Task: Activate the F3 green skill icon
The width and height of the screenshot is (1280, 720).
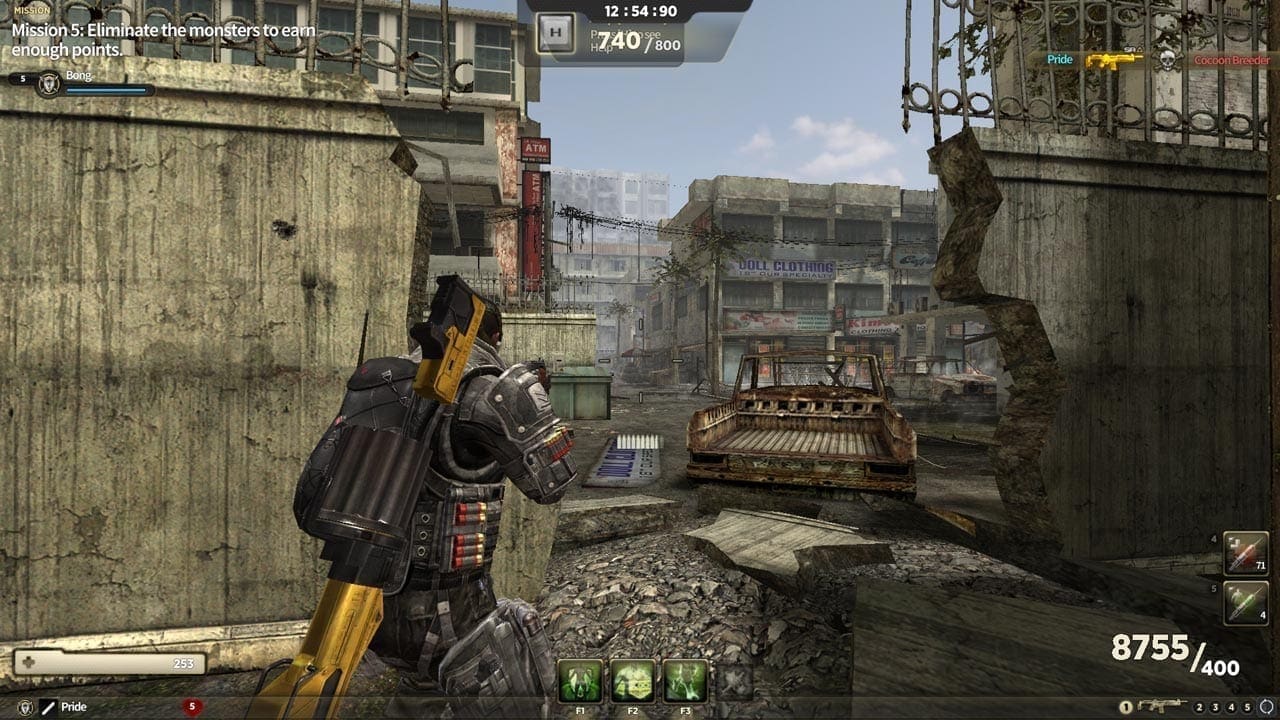Action: point(685,680)
